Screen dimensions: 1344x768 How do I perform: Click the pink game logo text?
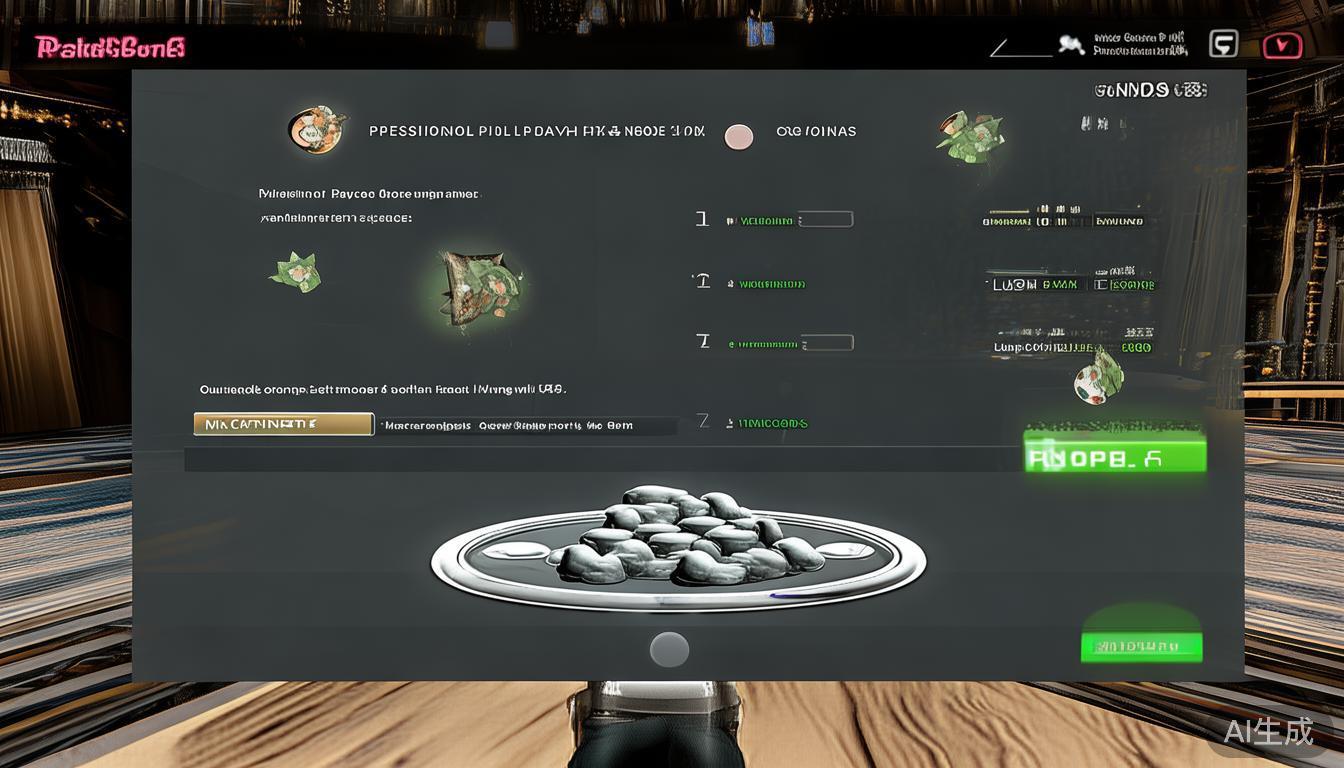pos(110,47)
